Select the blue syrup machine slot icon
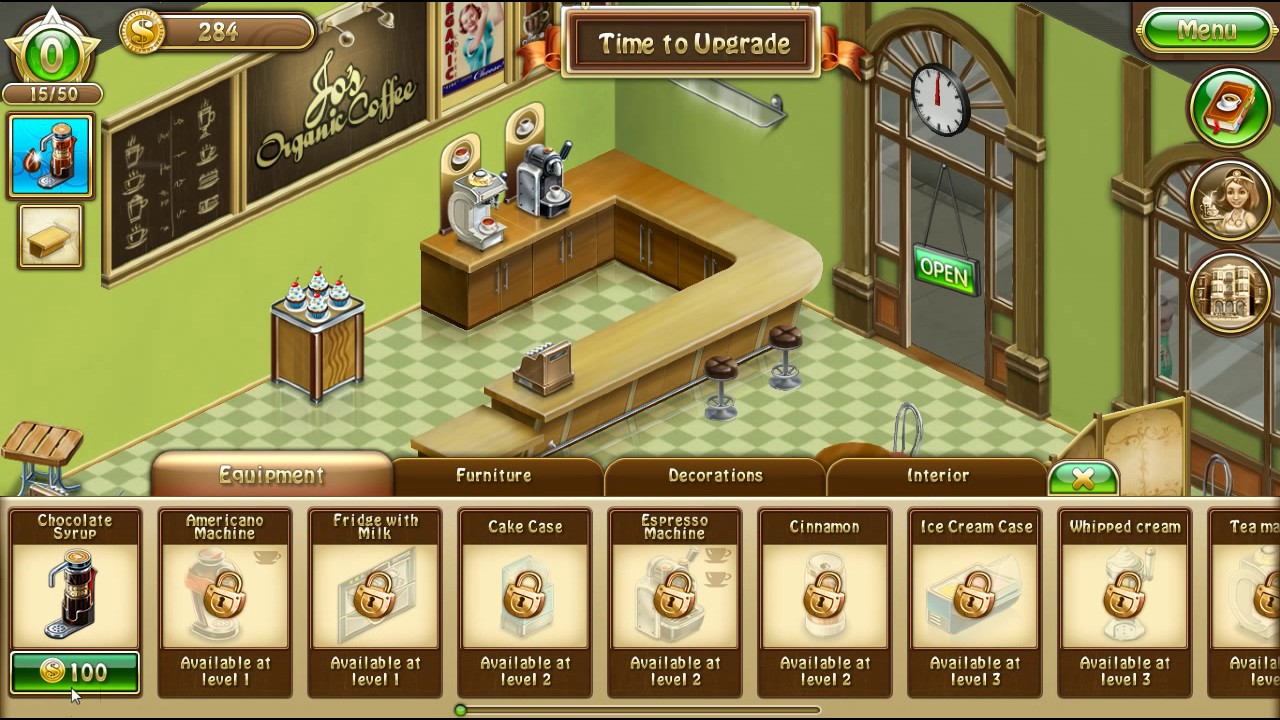Screen dimensions: 1280x720 (50, 156)
